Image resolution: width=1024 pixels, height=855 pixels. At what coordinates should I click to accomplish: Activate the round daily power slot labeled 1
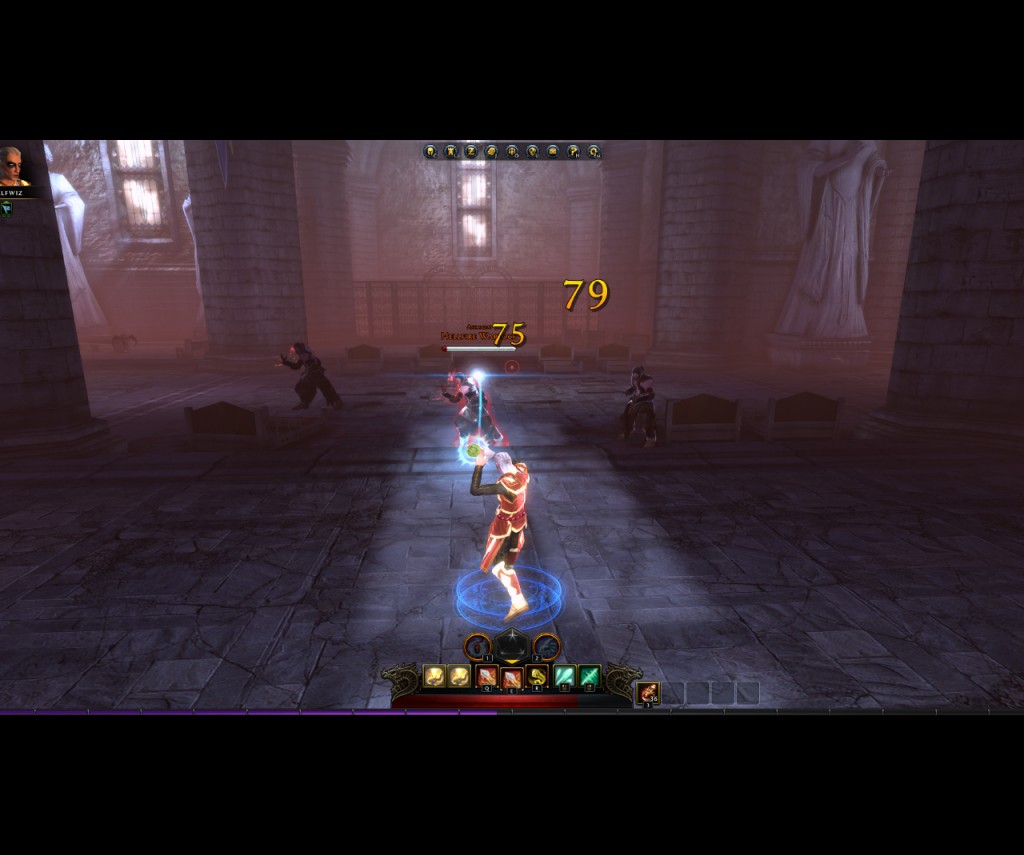(x=478, y=647)
